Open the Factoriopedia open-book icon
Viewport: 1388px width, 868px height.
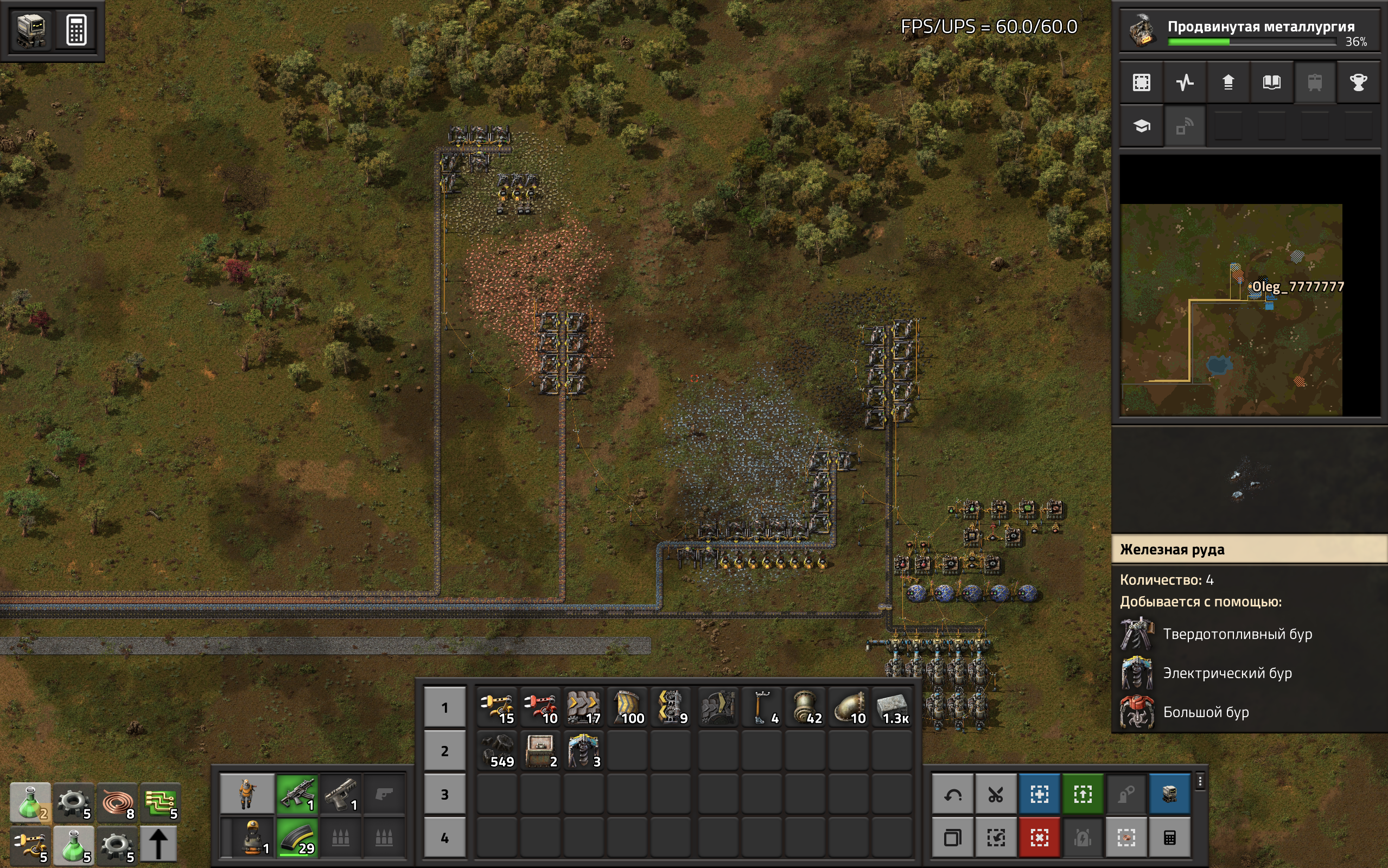click(x=1271, y=82)
